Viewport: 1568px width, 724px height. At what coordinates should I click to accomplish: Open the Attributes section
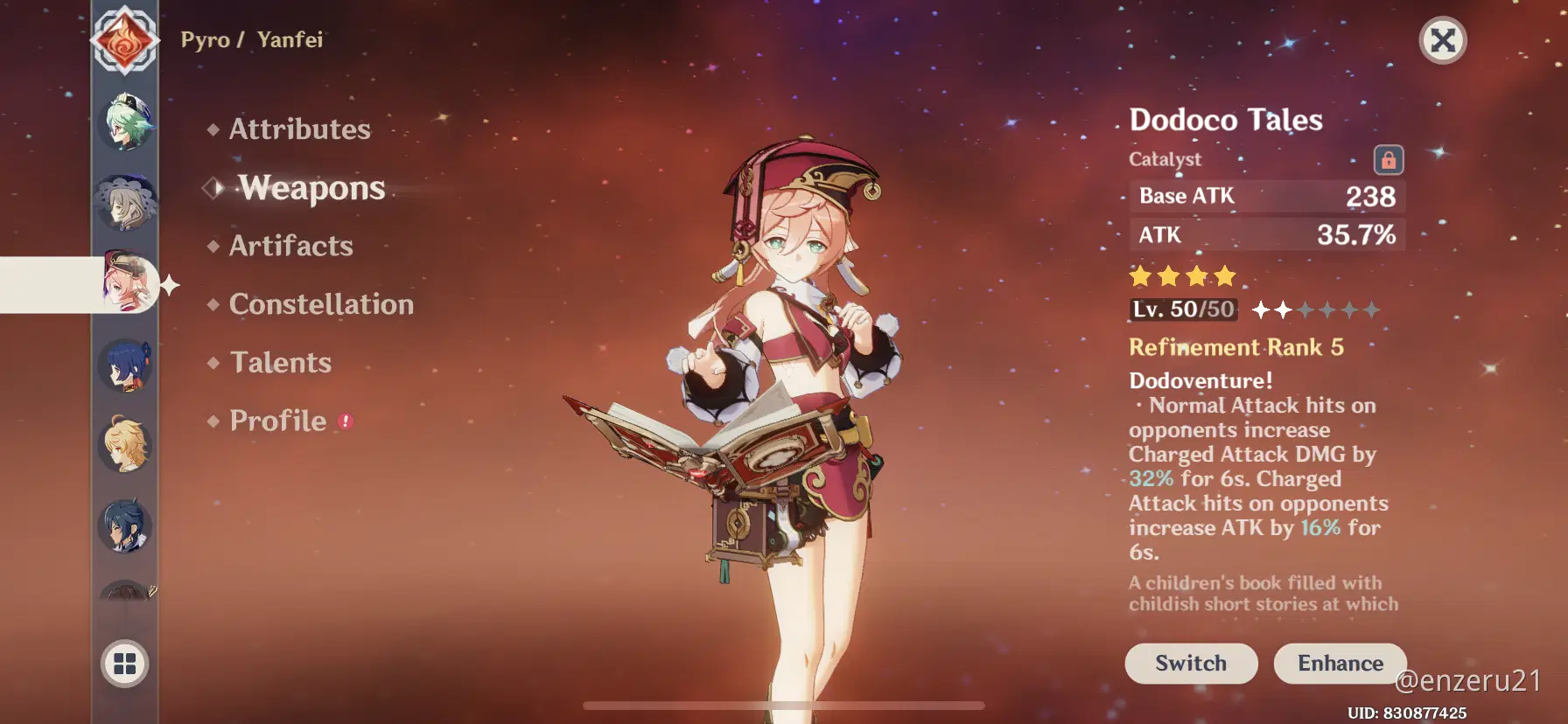click(x=299, y=129)
